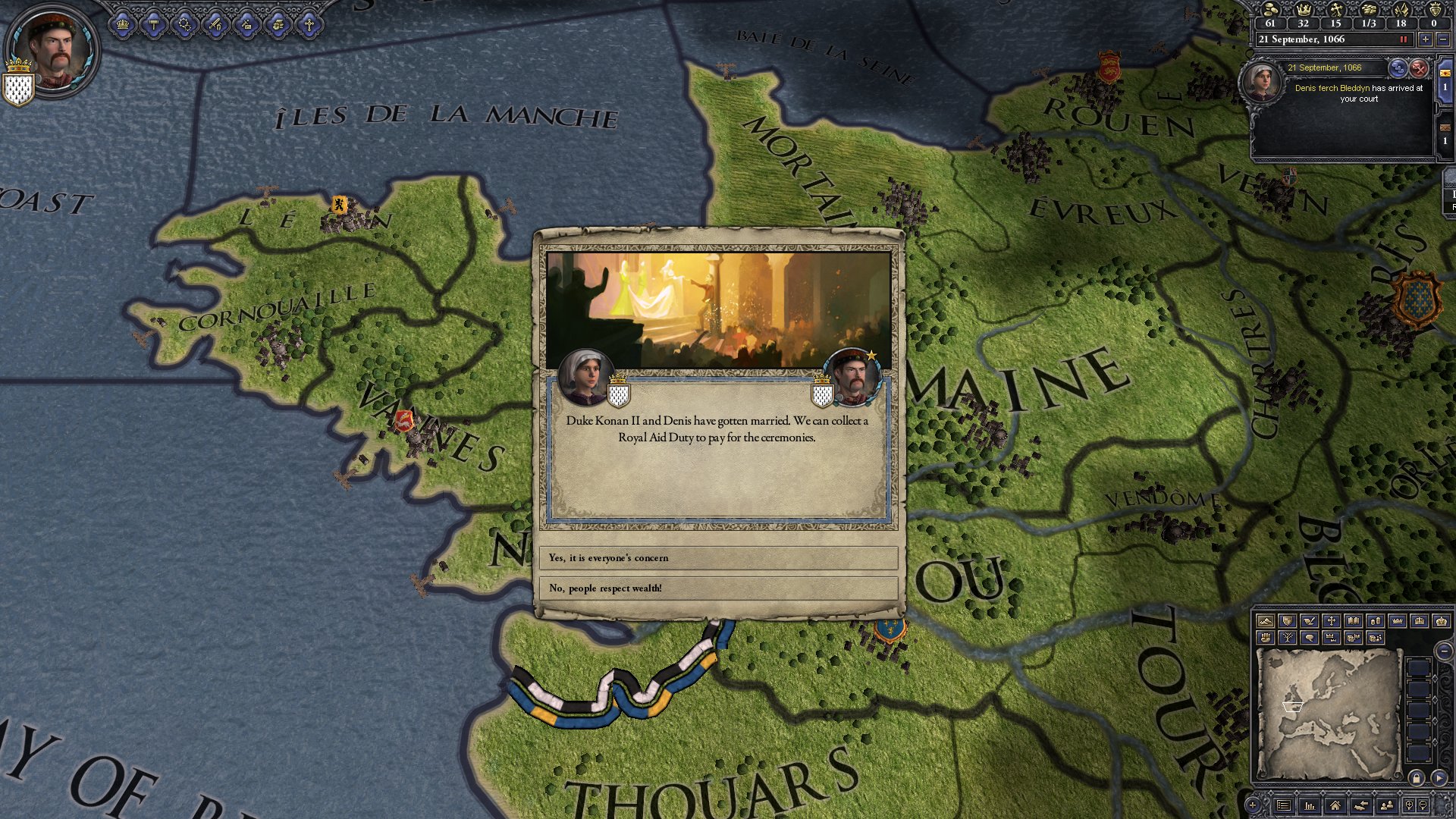Open the cross Religion menu icon
Viewport: 1456px width, 819px height.
[309, 25]
